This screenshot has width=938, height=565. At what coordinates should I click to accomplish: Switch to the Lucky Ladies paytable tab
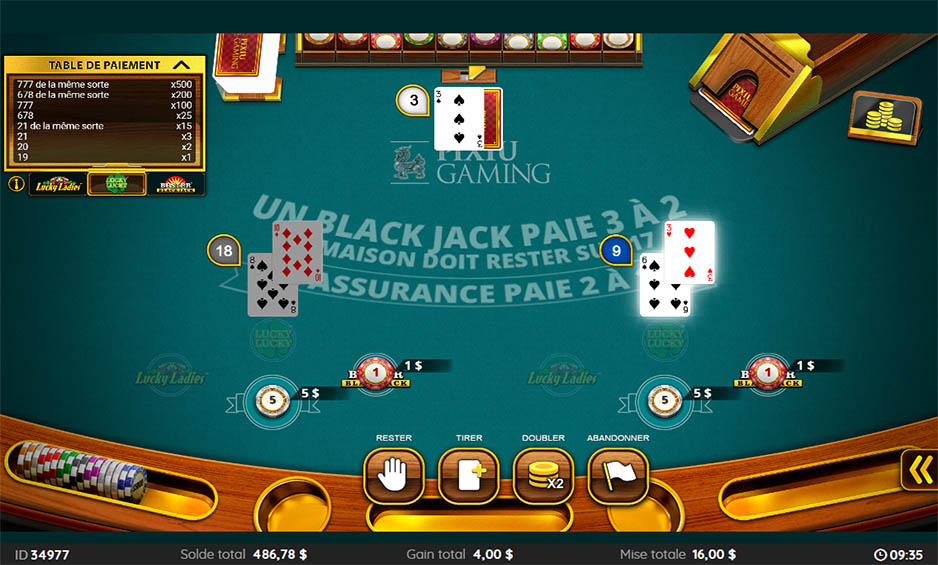pyautogui.click(x=57, y=184)
